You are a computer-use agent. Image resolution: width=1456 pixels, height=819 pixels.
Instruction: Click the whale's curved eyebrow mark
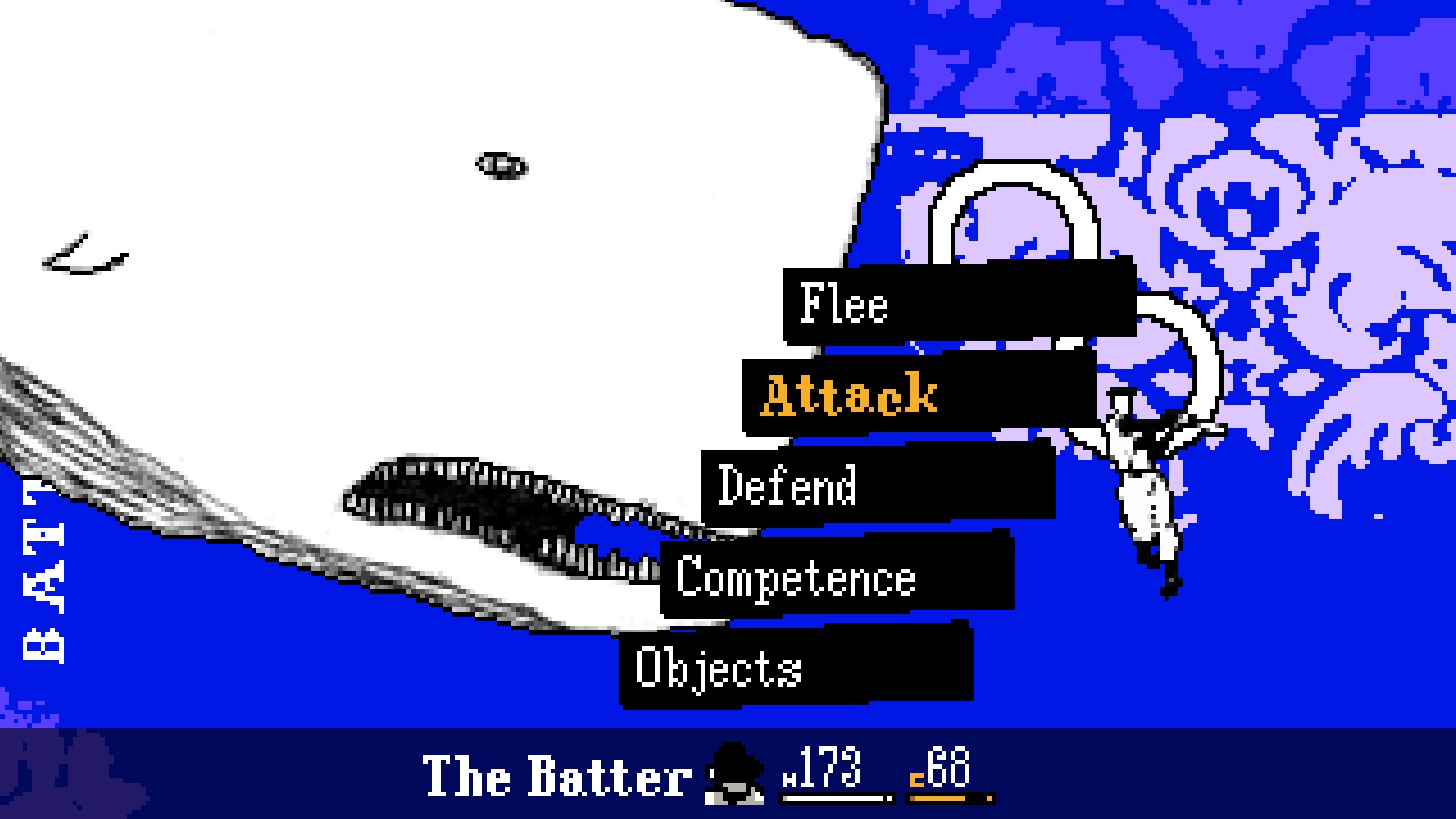(87, 250)
